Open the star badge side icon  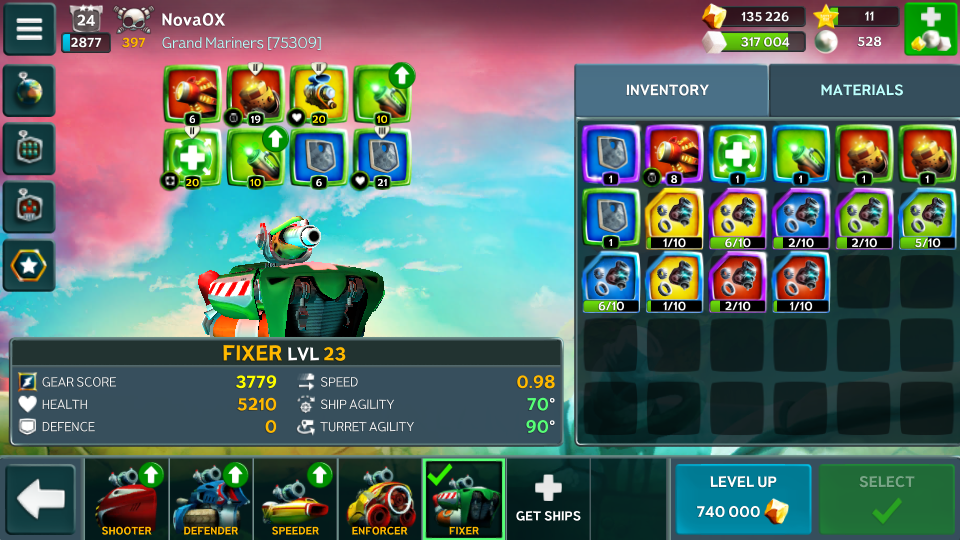29,265
